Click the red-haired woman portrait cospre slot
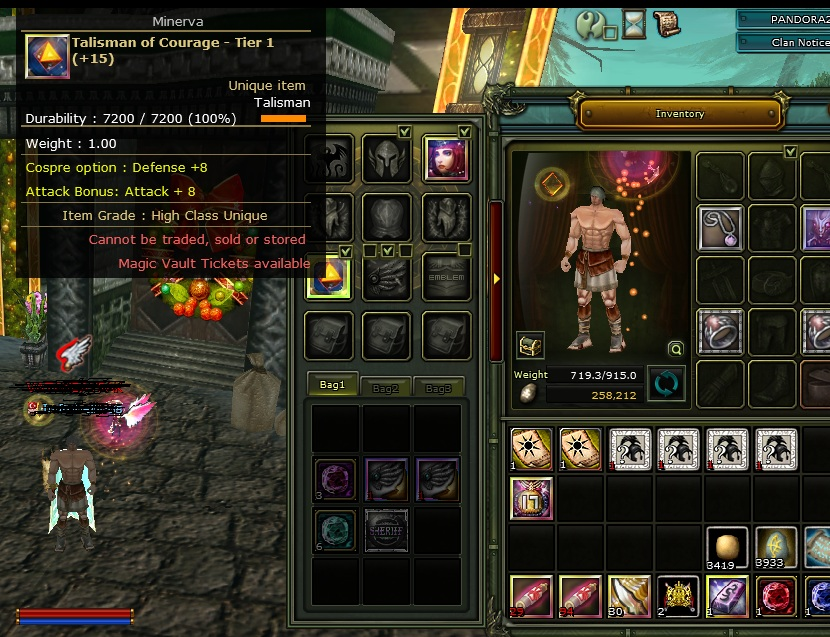Screen dimensions: 830x637 pyautogui.click(x=446, y=159)
